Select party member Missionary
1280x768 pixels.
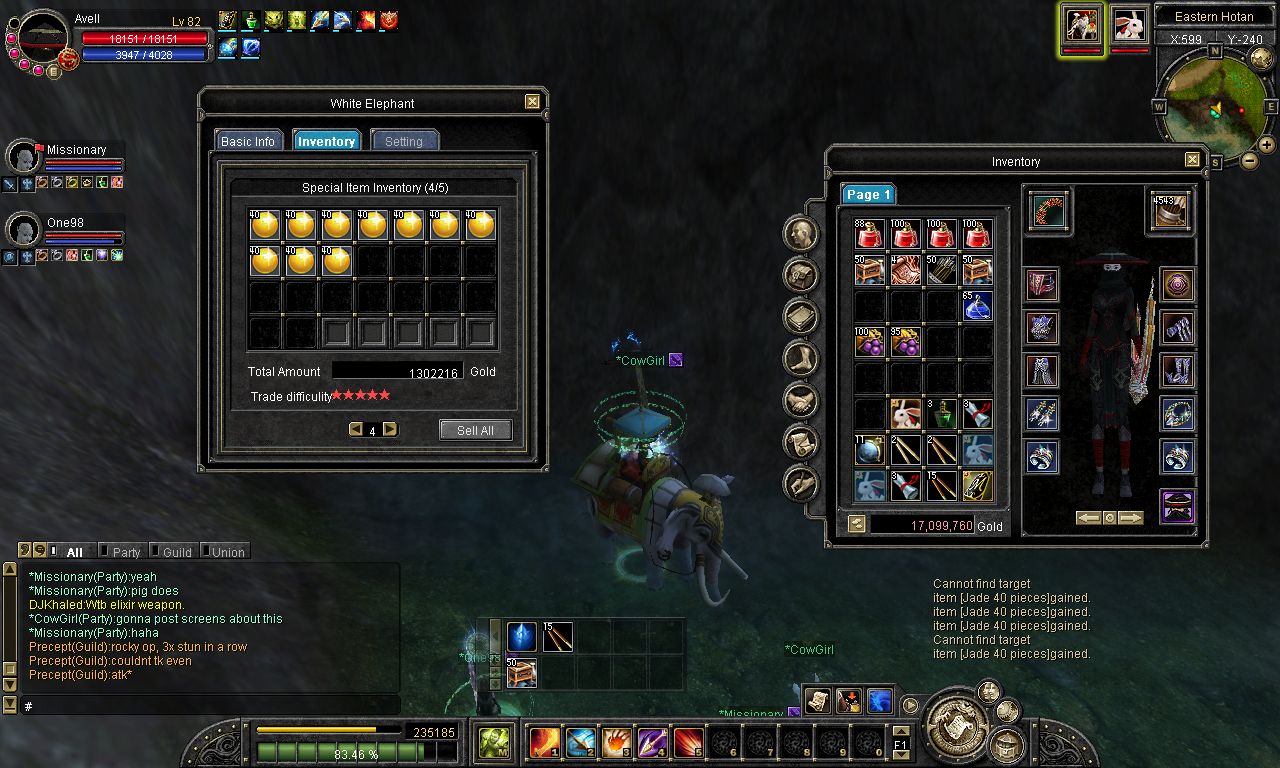[x=76, y=150]
